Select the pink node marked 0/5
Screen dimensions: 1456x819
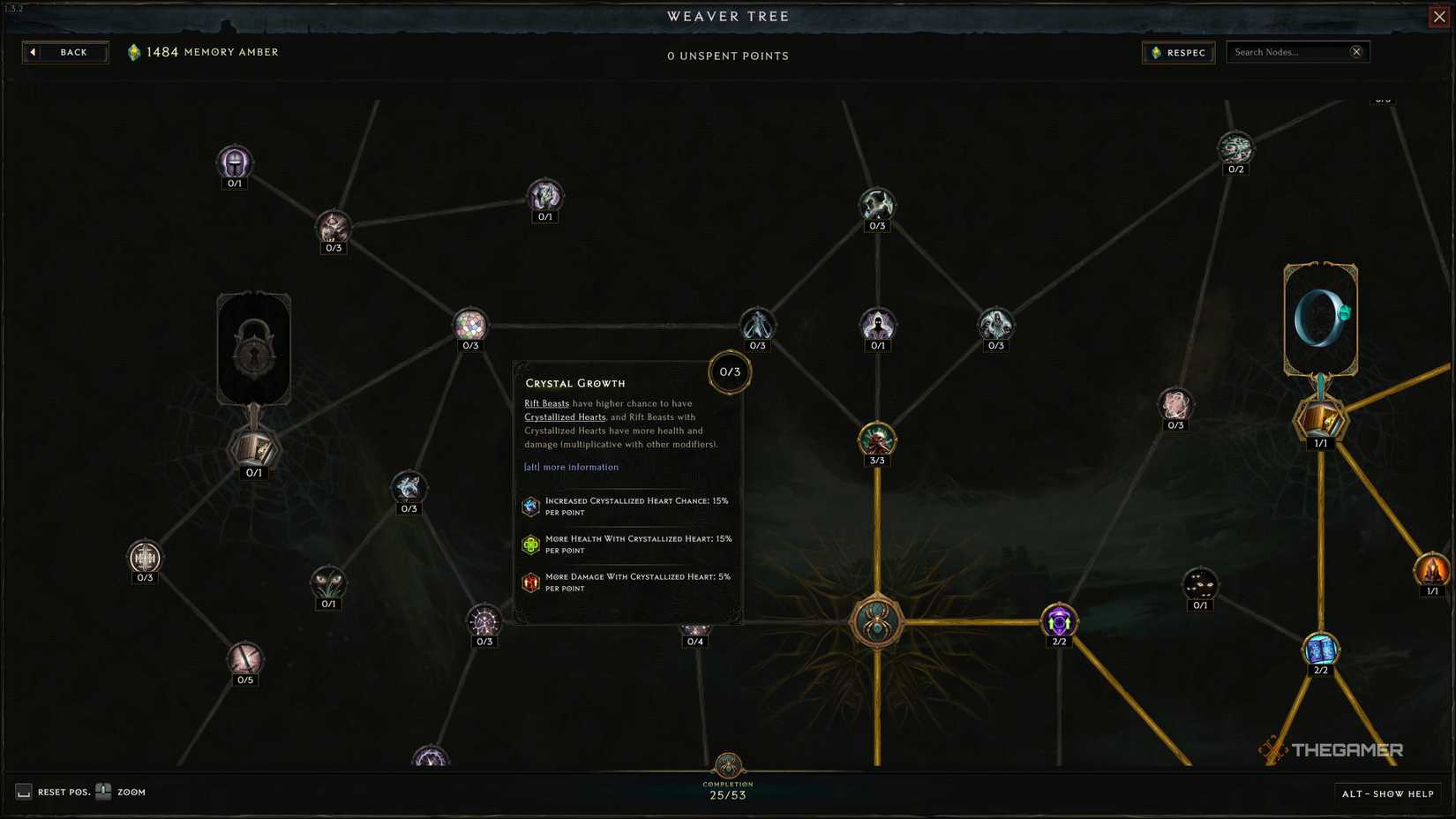245,659
